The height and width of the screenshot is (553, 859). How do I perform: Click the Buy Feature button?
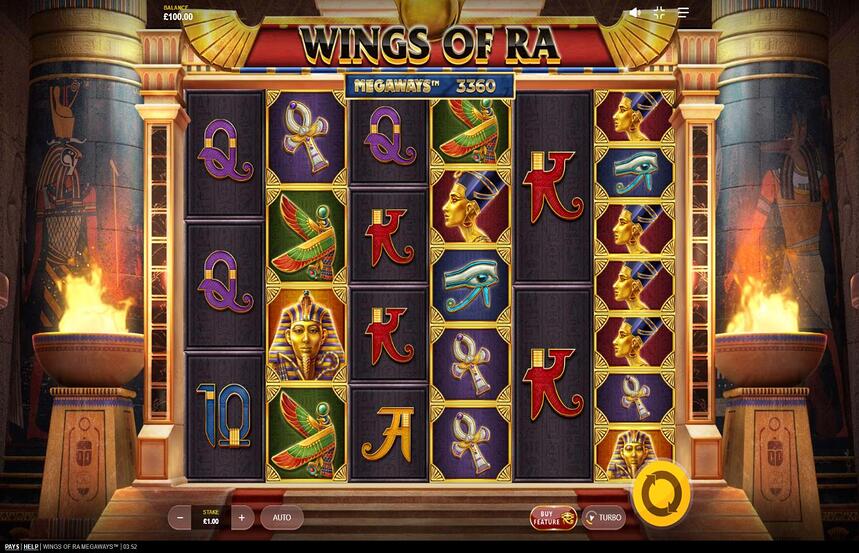[553, 517]
